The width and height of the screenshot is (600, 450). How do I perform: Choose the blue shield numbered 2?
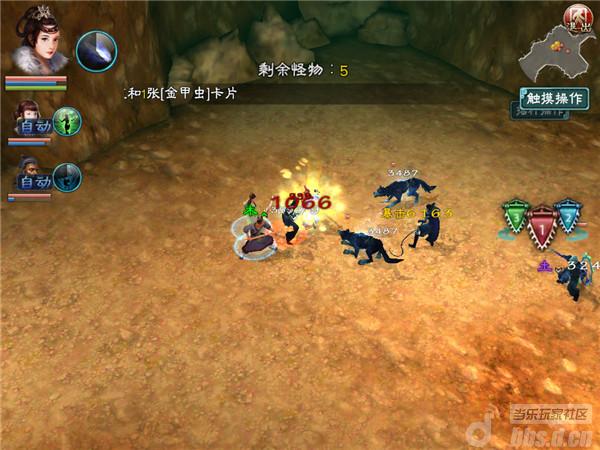click(568, 217)
